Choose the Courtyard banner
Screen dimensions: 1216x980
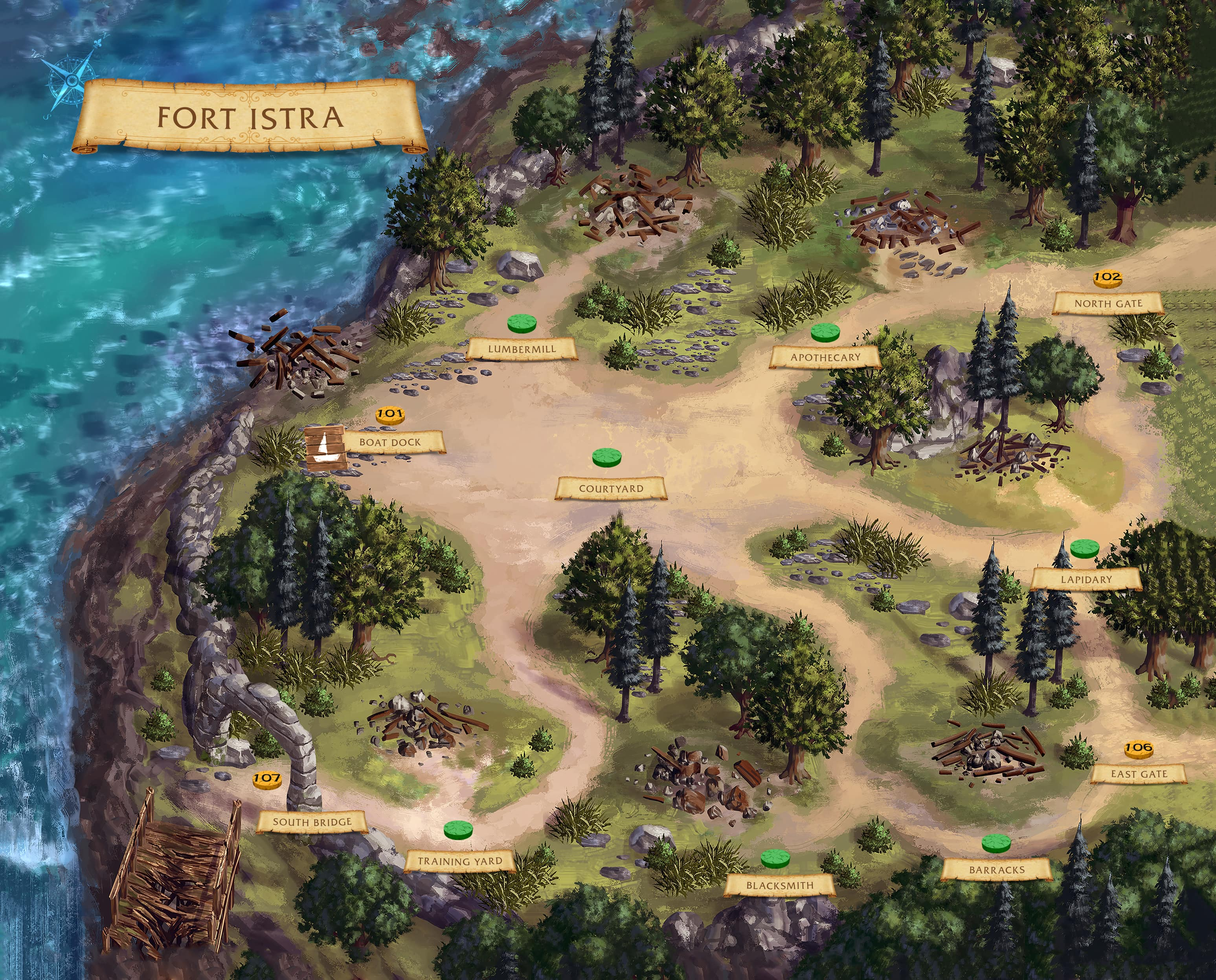[x=611, y=488]
